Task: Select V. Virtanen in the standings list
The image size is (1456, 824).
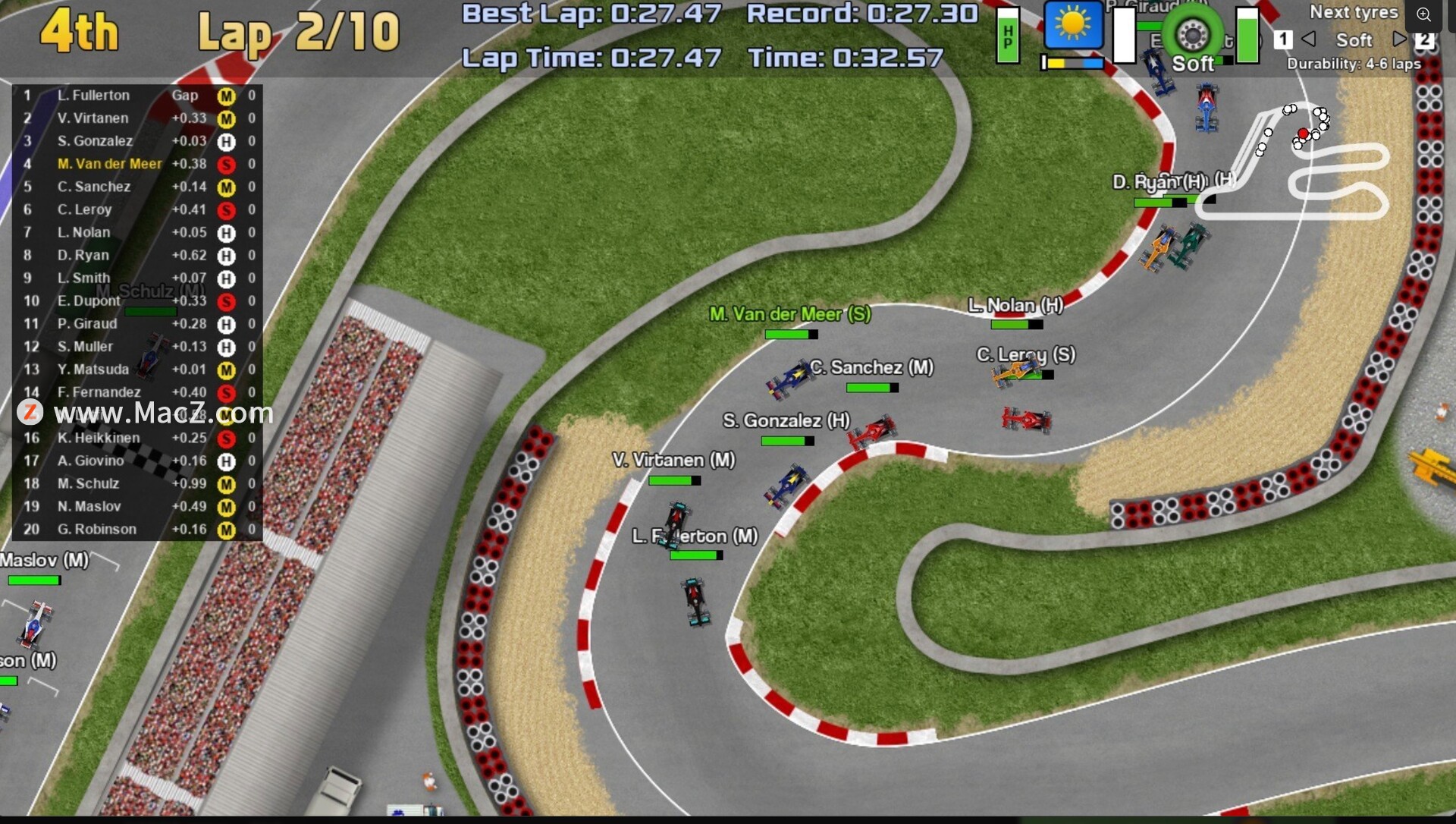Action: click(x=93, y=118)
